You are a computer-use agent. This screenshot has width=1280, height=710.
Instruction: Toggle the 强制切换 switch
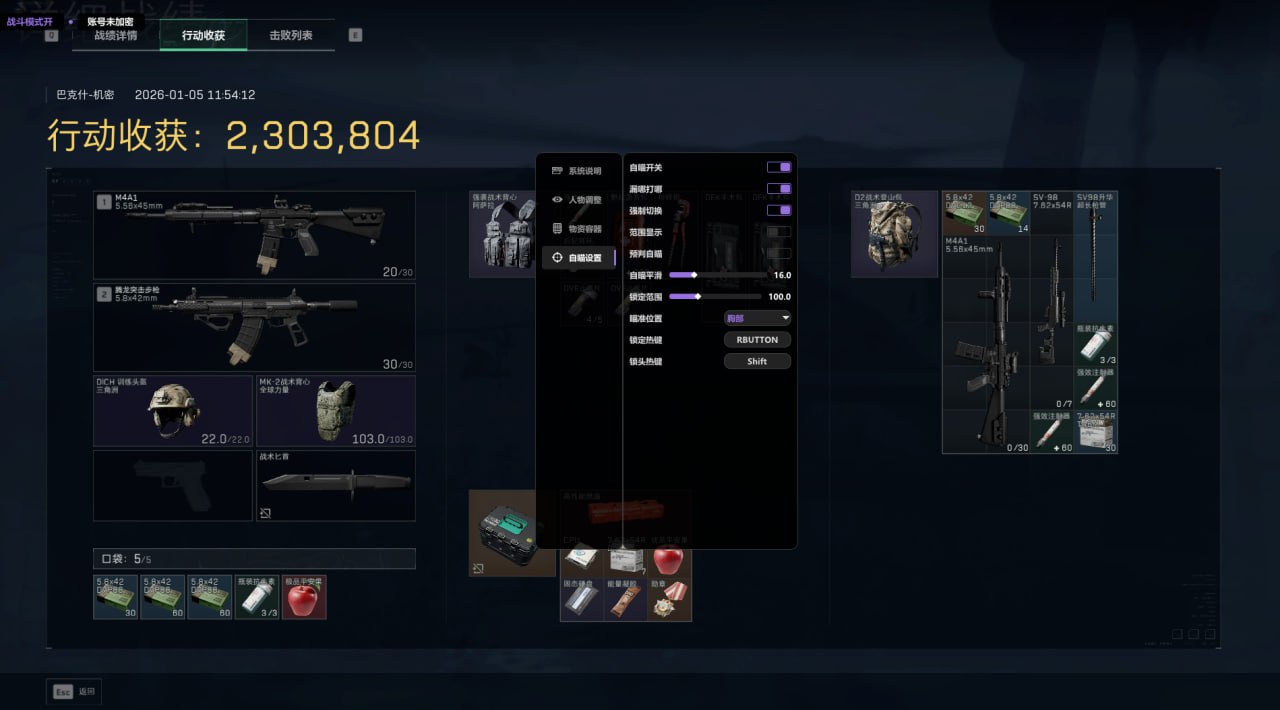pyautogui.click(x=778, y=210)
